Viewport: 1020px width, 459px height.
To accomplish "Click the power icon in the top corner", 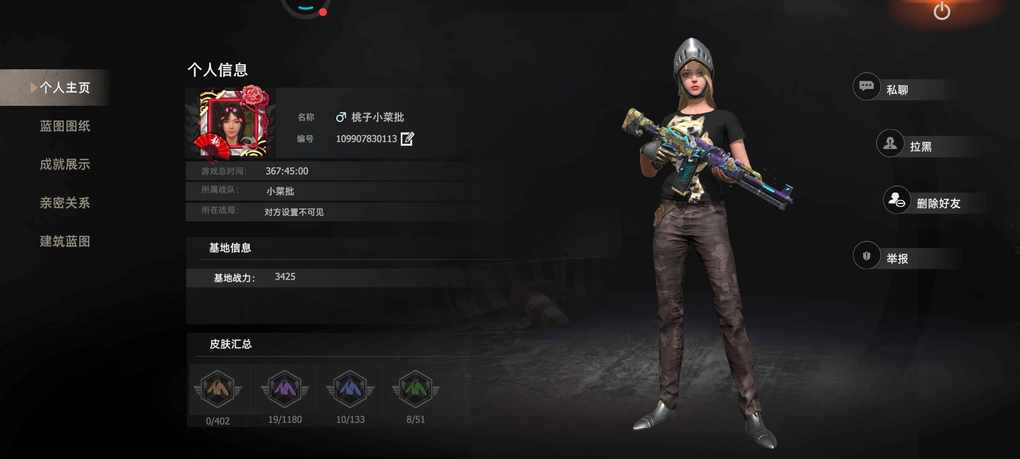I will (x=942, y=11).
